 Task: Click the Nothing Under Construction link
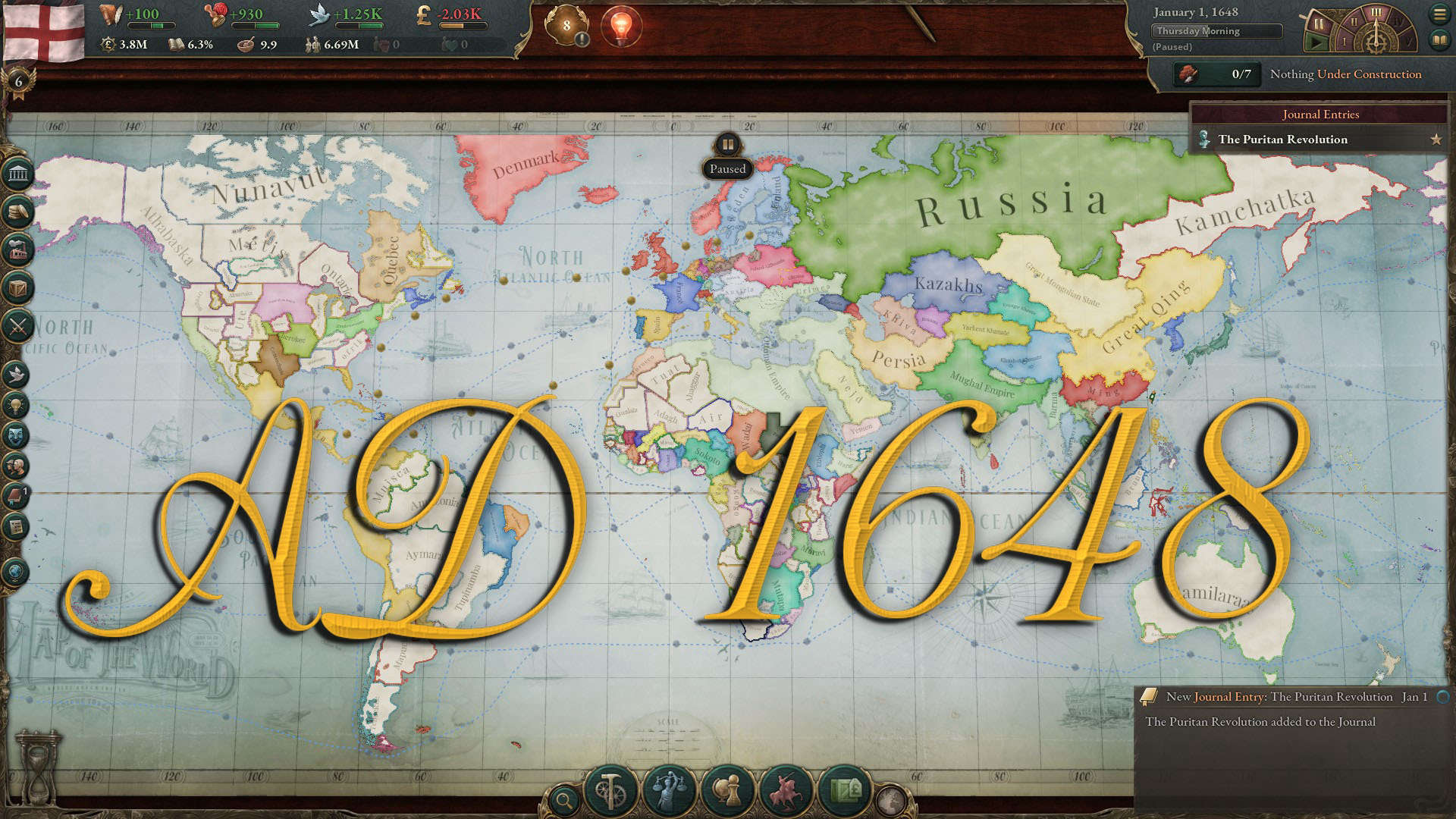click(x=1346, y=74)
